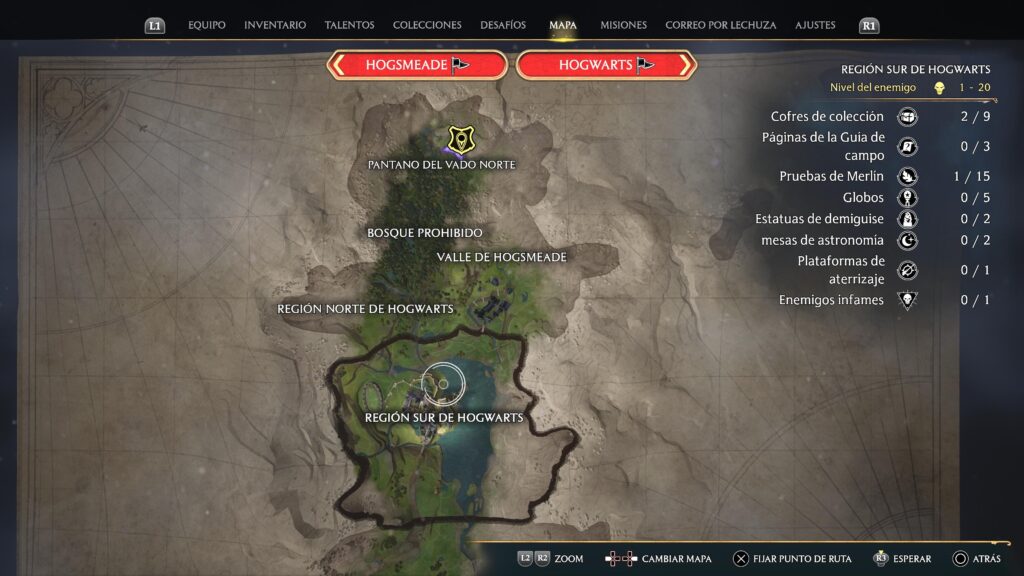Click Región Sur de Hogwarts label

[x=444, y=418]
